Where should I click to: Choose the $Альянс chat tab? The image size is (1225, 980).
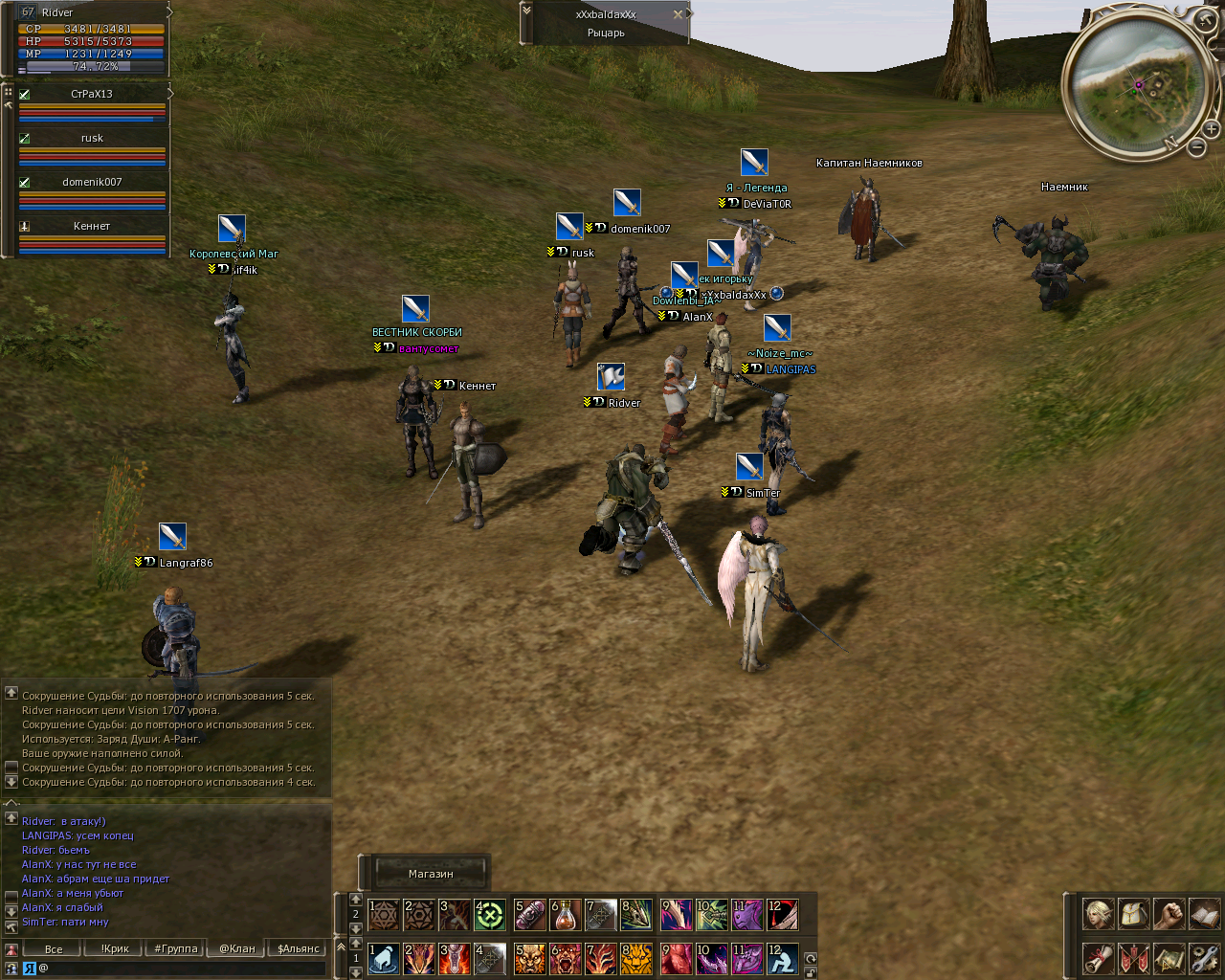point(299,949)
